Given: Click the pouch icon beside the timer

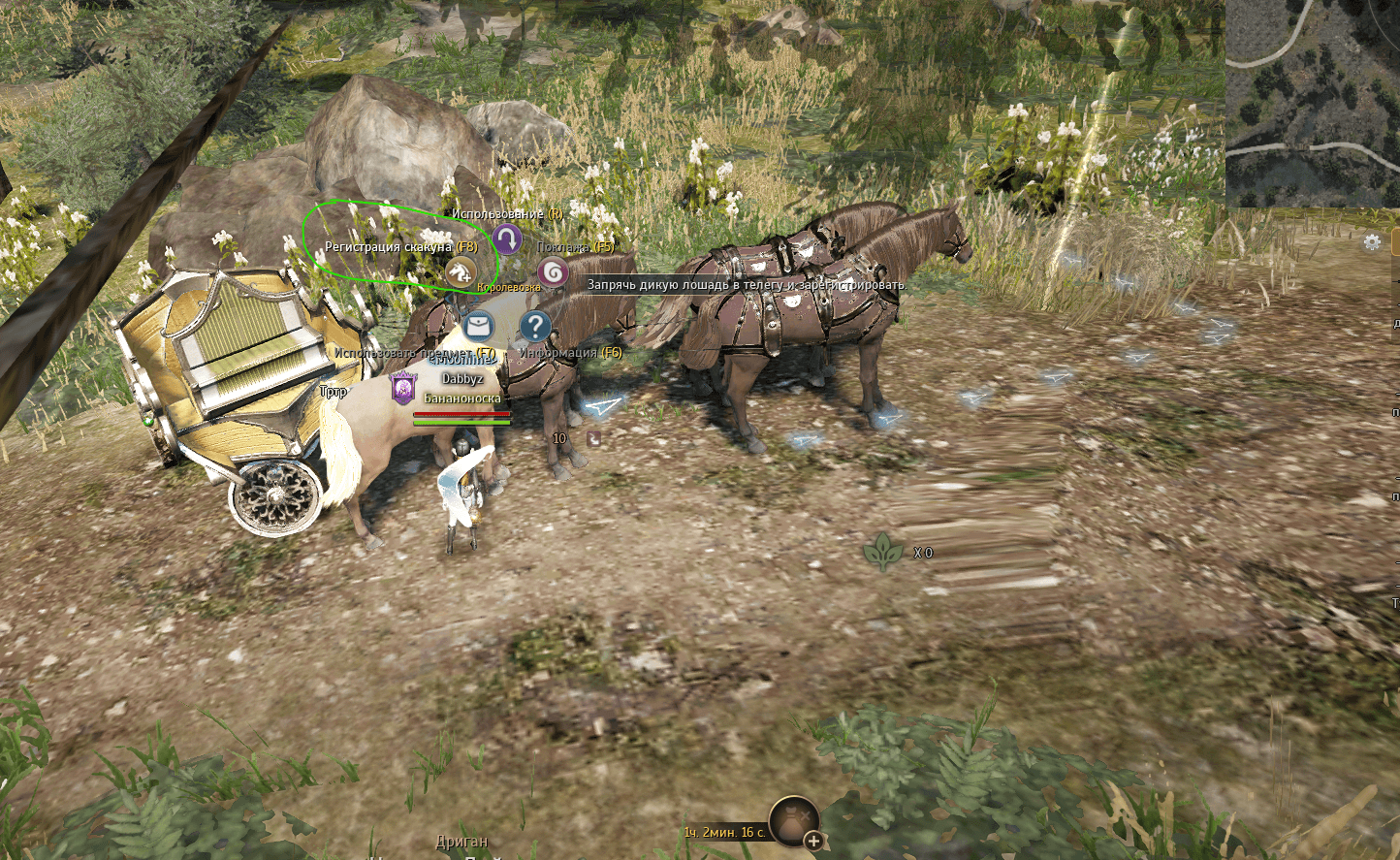Looking at the screenshot, I should pyautogui.click(x=793, y=820).
